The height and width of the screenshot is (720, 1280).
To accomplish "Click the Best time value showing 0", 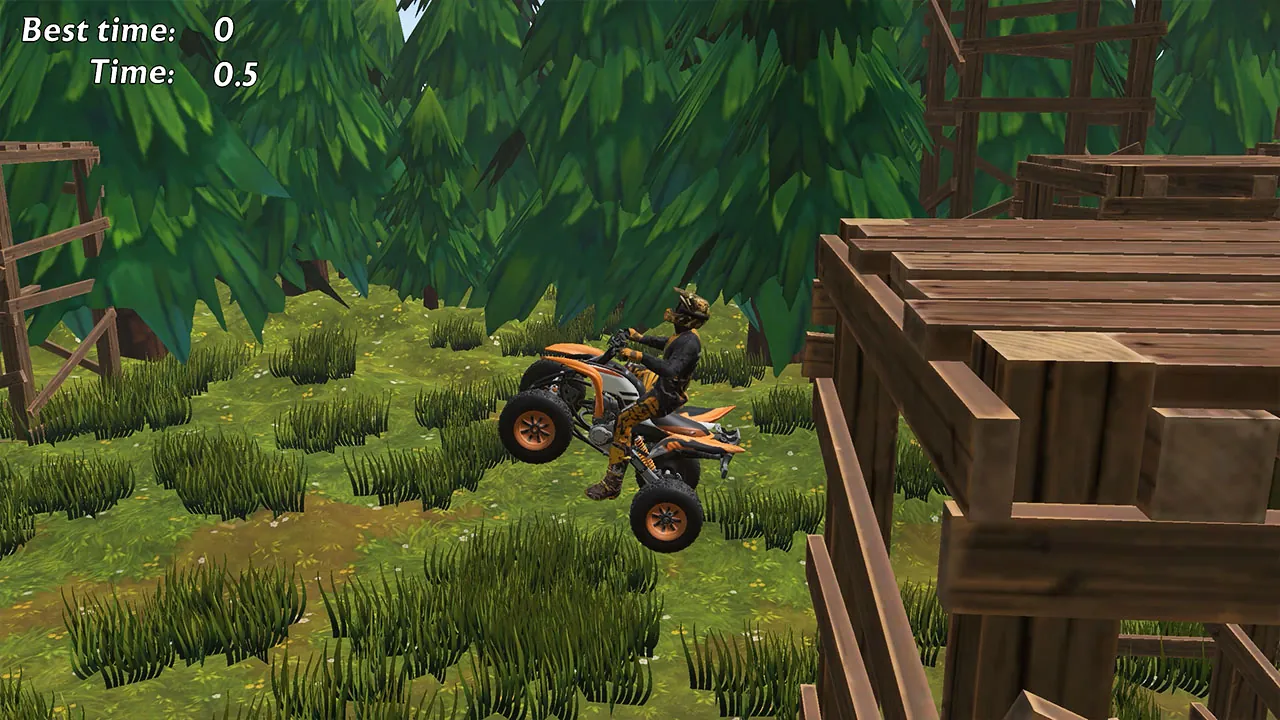I will click(x=223, y=31).
